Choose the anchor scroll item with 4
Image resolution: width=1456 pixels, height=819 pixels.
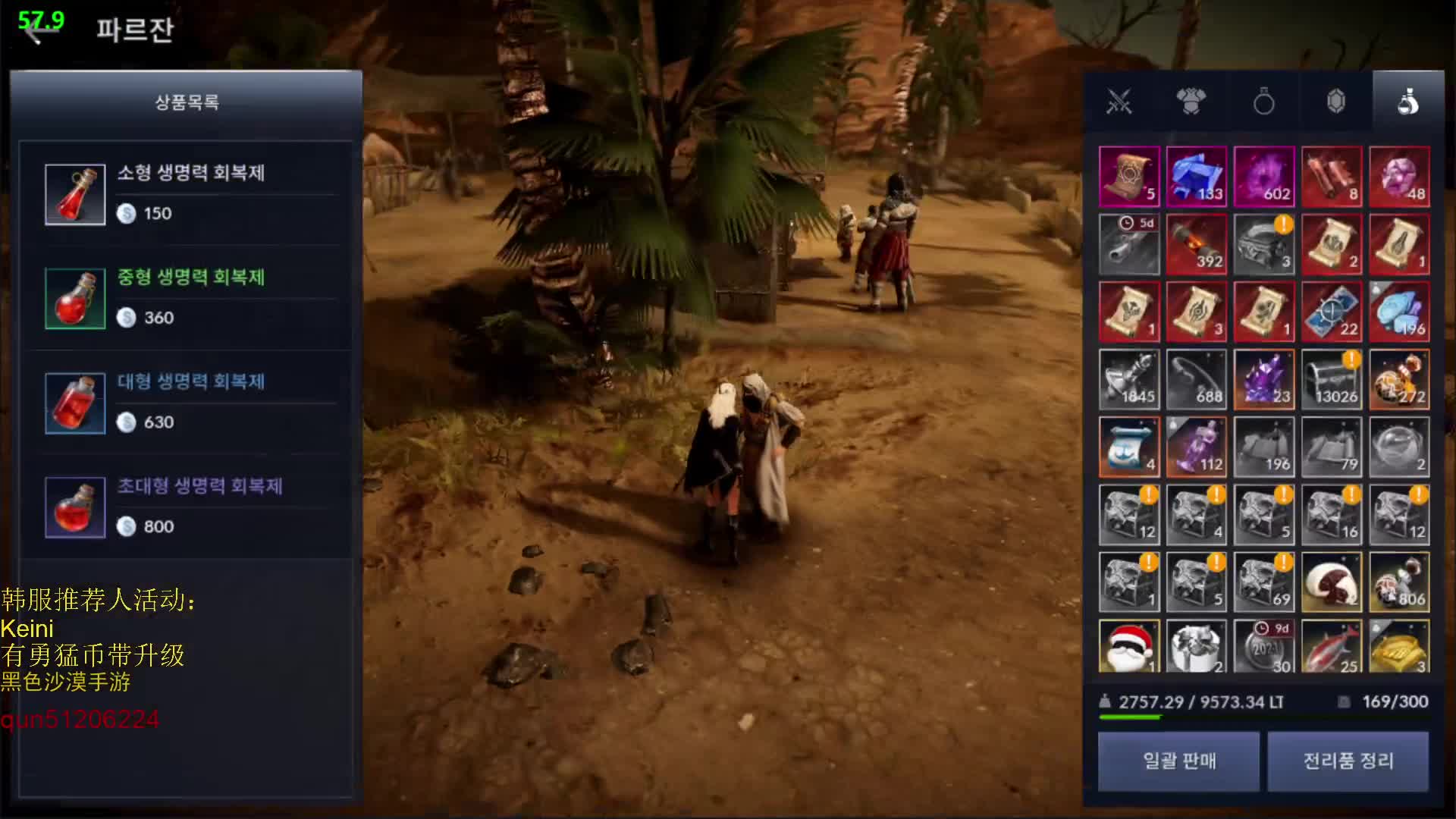pyautogui.click(x=1128, y=447)
